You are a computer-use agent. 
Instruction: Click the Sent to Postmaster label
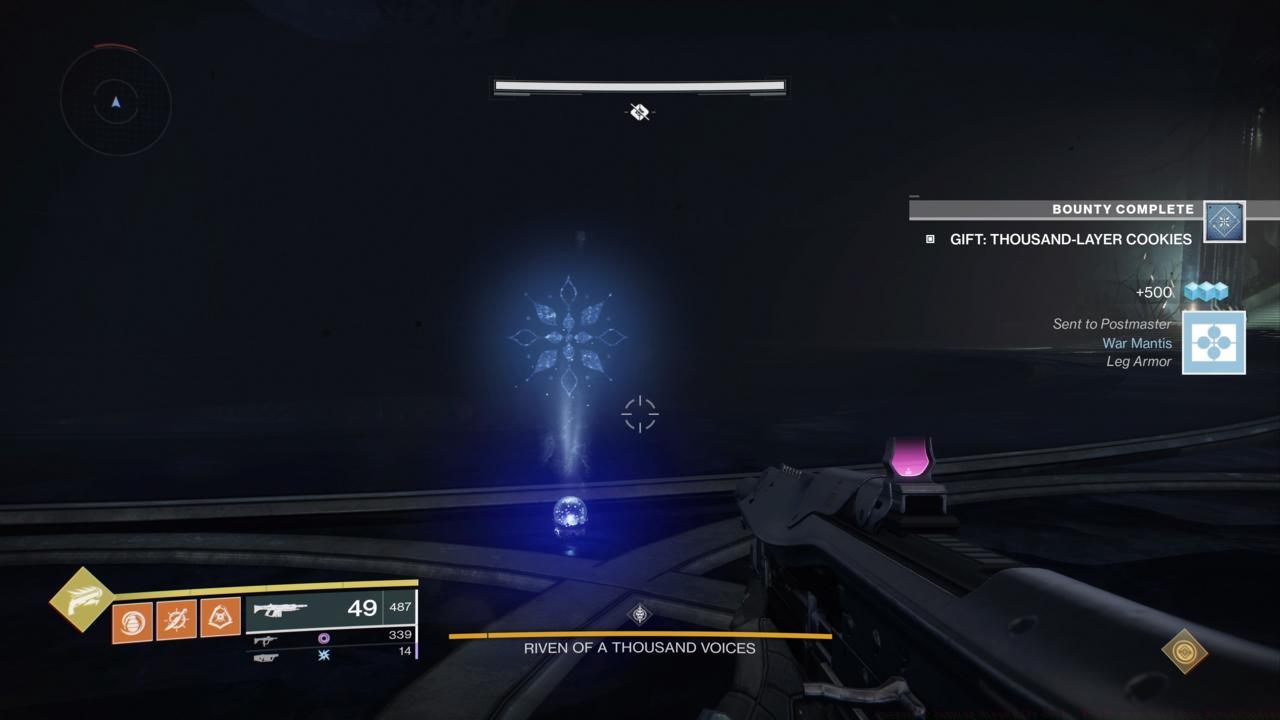coord(1111,324)
